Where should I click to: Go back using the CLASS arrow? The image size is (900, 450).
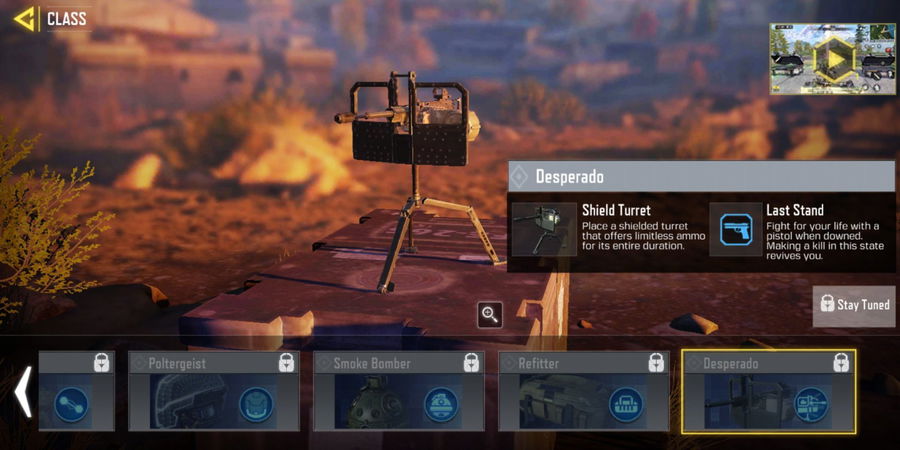(x=25, y=18)
